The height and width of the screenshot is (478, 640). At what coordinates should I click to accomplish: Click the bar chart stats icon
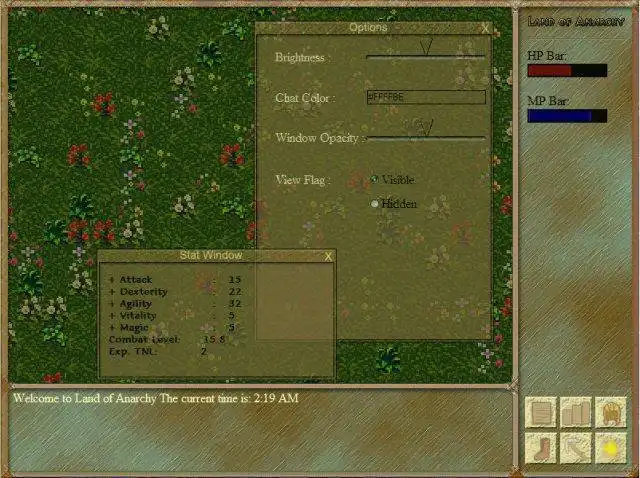click(576, 412)
